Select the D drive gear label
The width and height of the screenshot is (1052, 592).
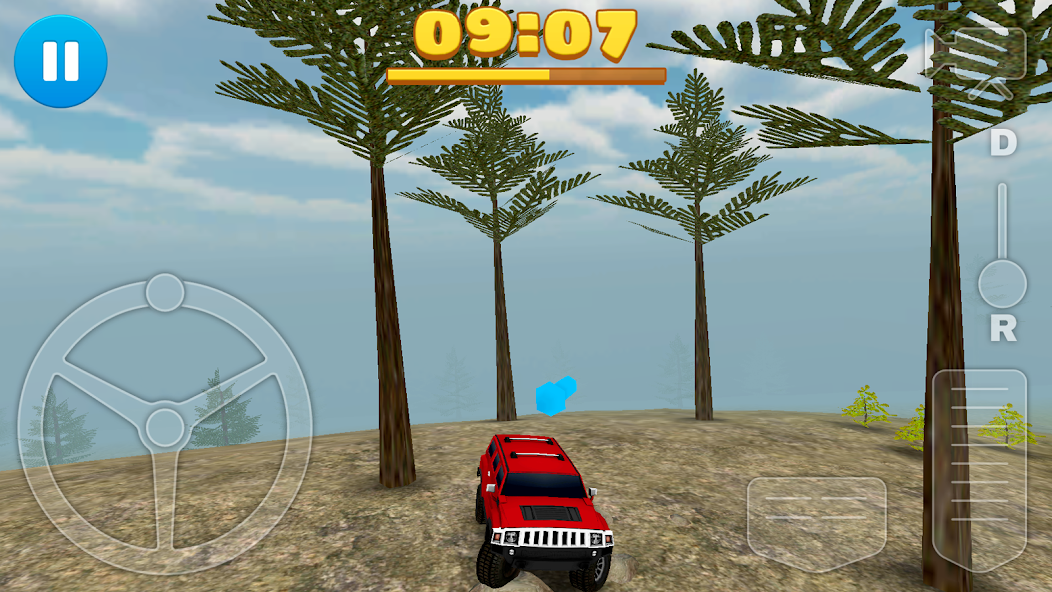click(x=1003, y=144)
